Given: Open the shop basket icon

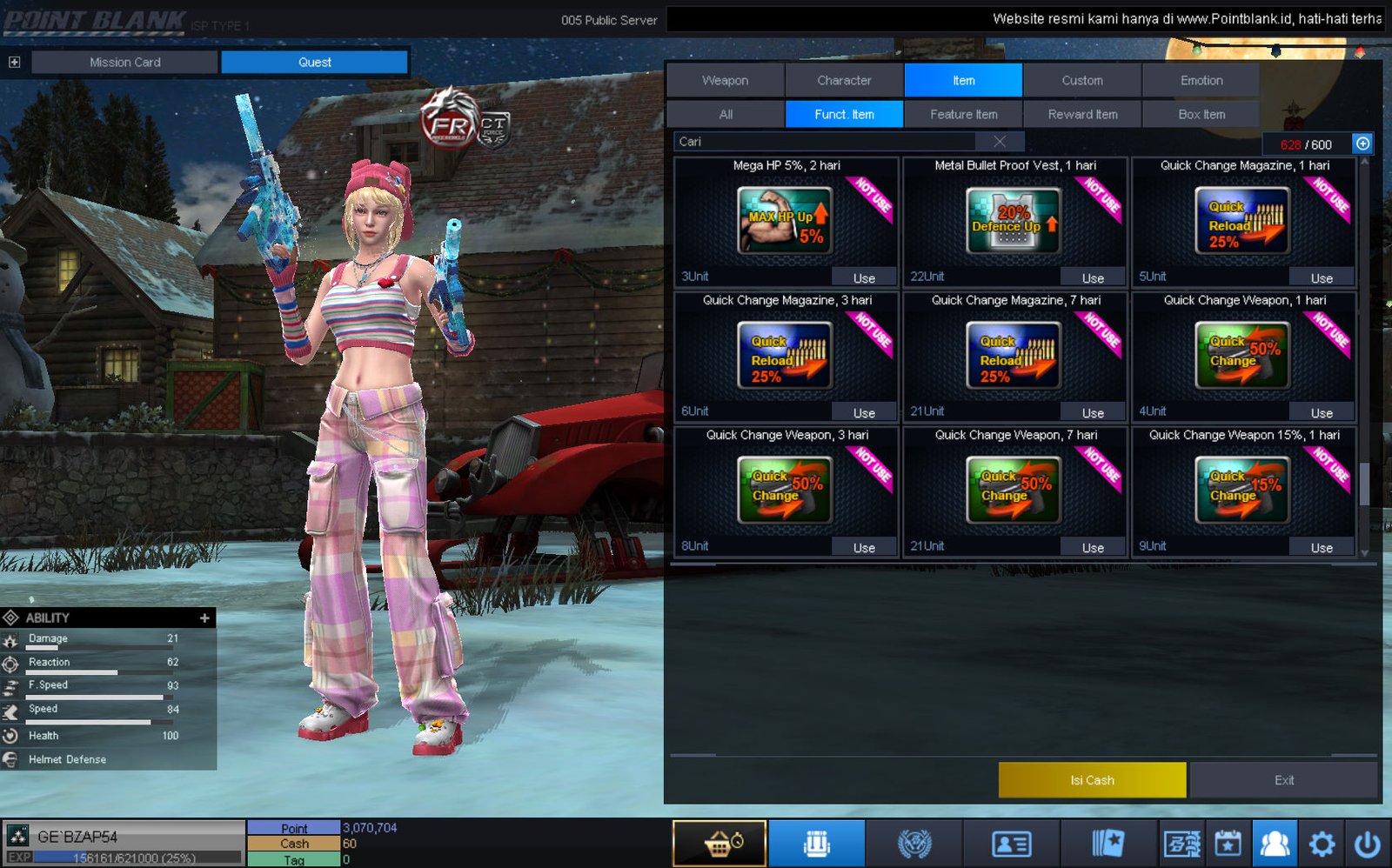Looking at the screenshot, I should click(x=719, y=844).
